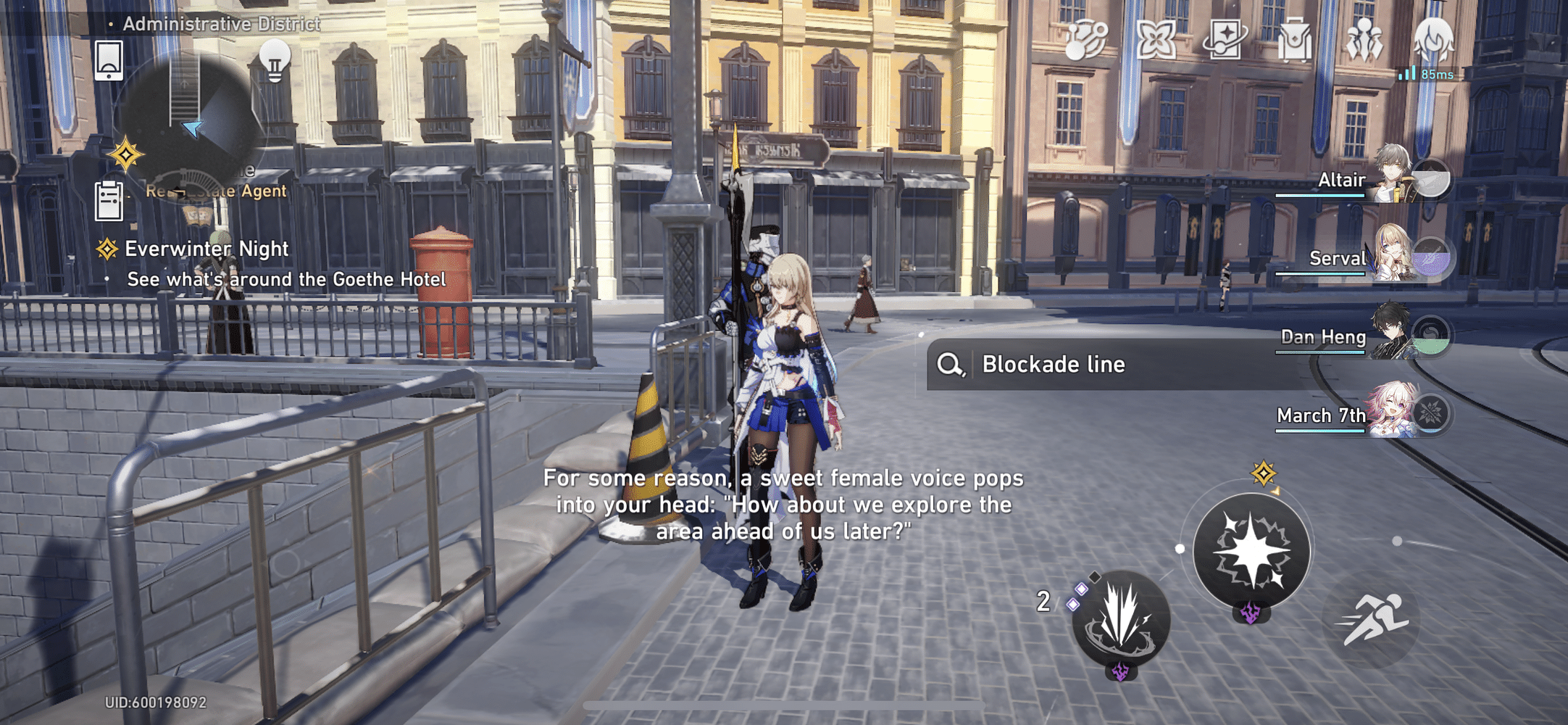This screenshot has width=1568, height=725.
Task: Select the Everwinter Night quest entry
Action: (x=207, y=249)
